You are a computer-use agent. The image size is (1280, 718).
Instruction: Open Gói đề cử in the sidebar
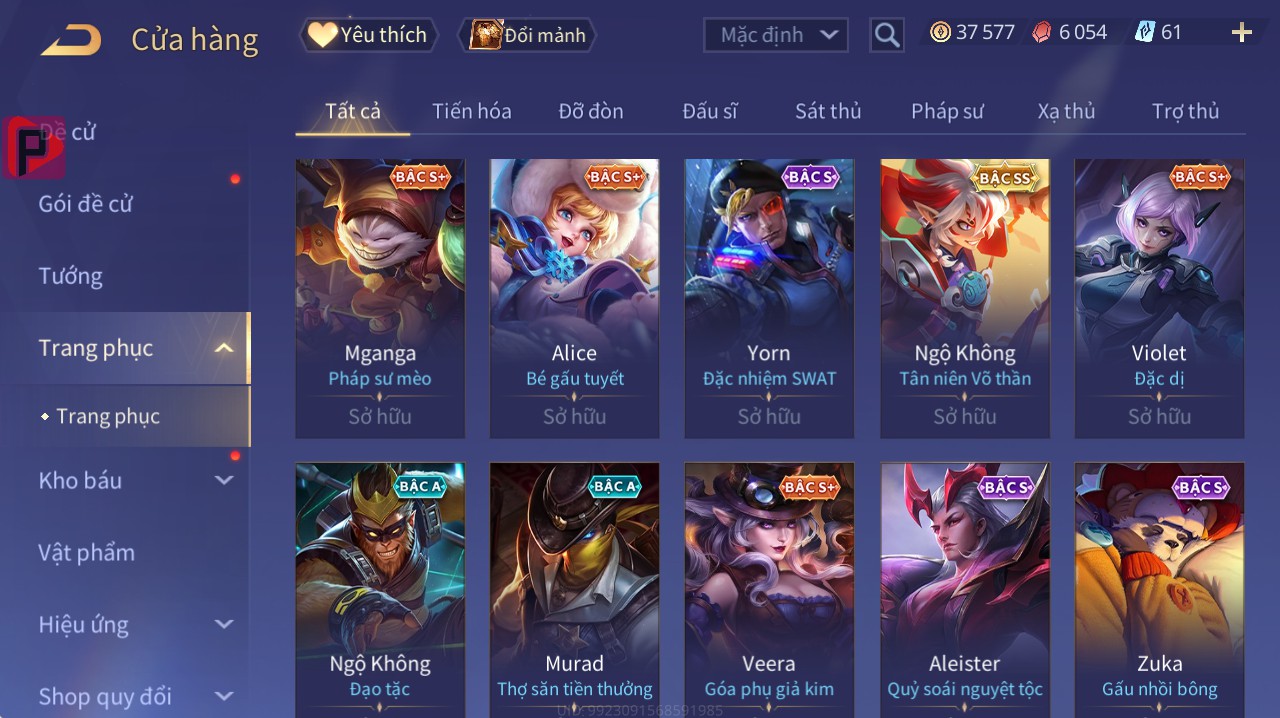click(x=86, y=204)
